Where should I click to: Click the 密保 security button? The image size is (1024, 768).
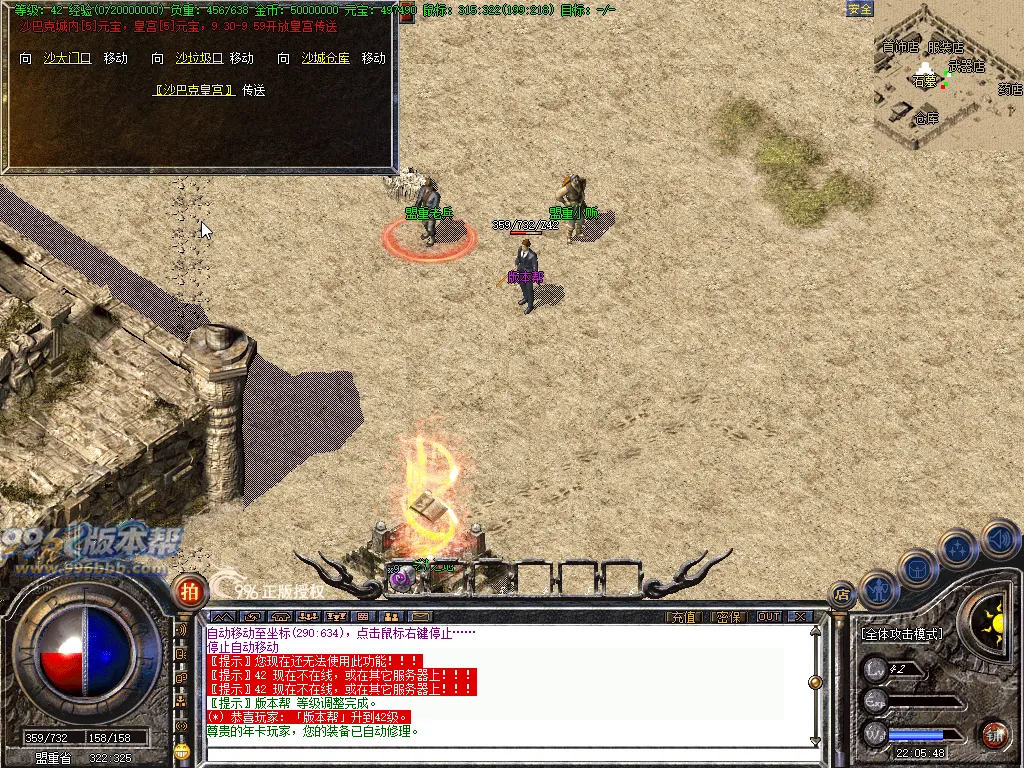[729, 617]
